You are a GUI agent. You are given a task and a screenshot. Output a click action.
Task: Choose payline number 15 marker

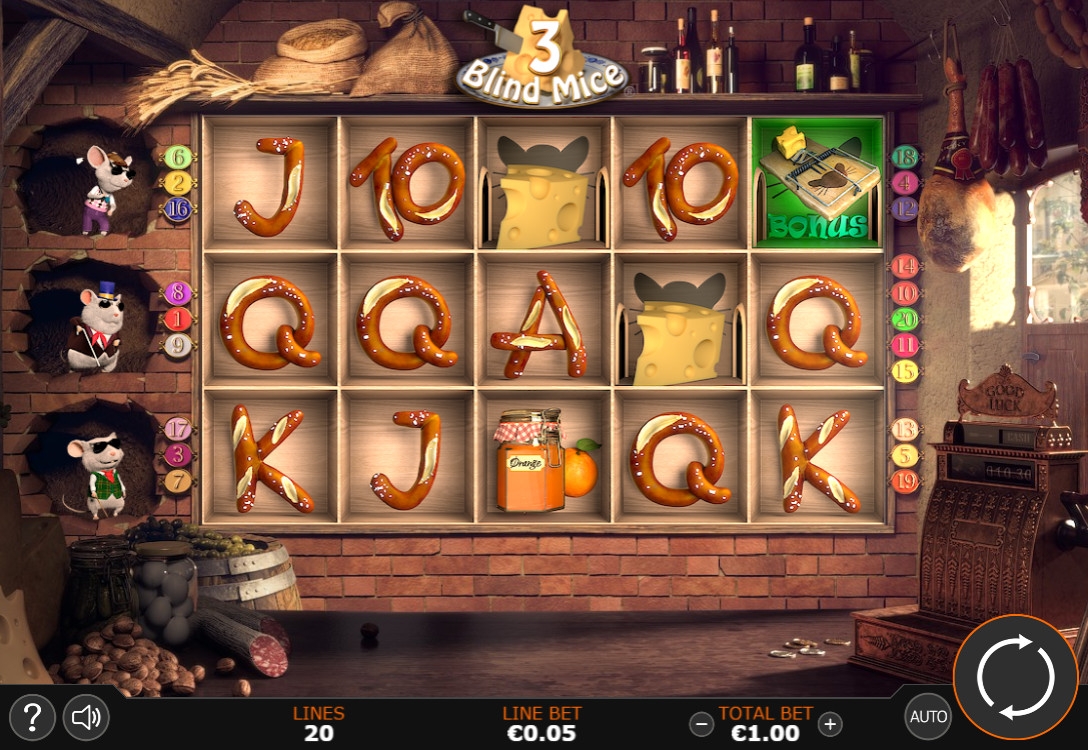coord(905,371)
